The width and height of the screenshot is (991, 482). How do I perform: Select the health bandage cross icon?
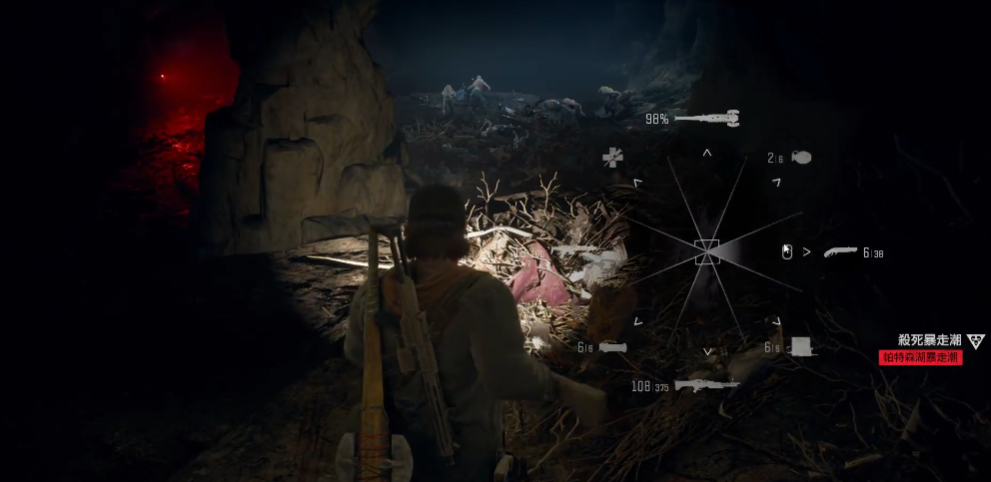(612, 157)
